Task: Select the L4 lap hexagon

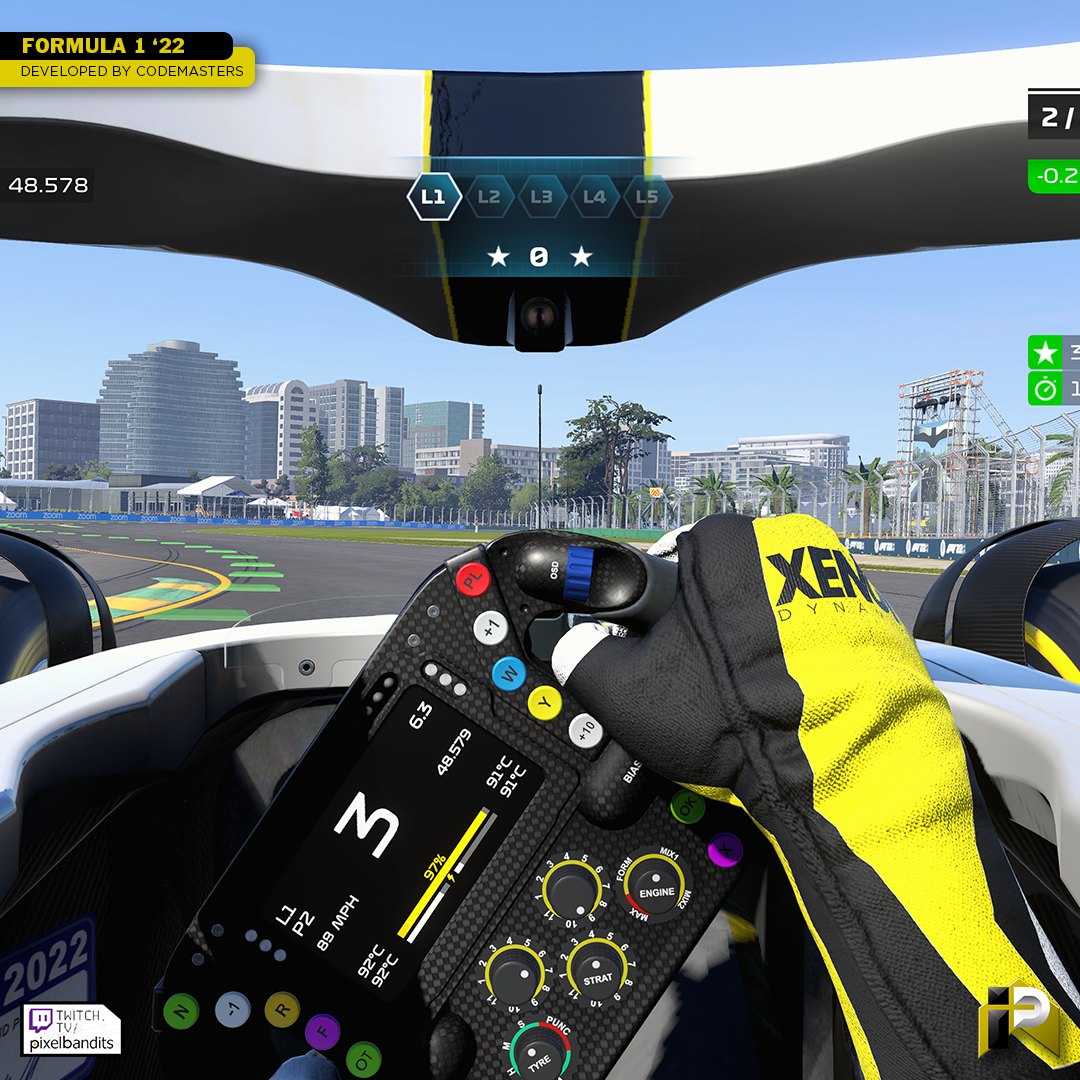Action: 594,197
